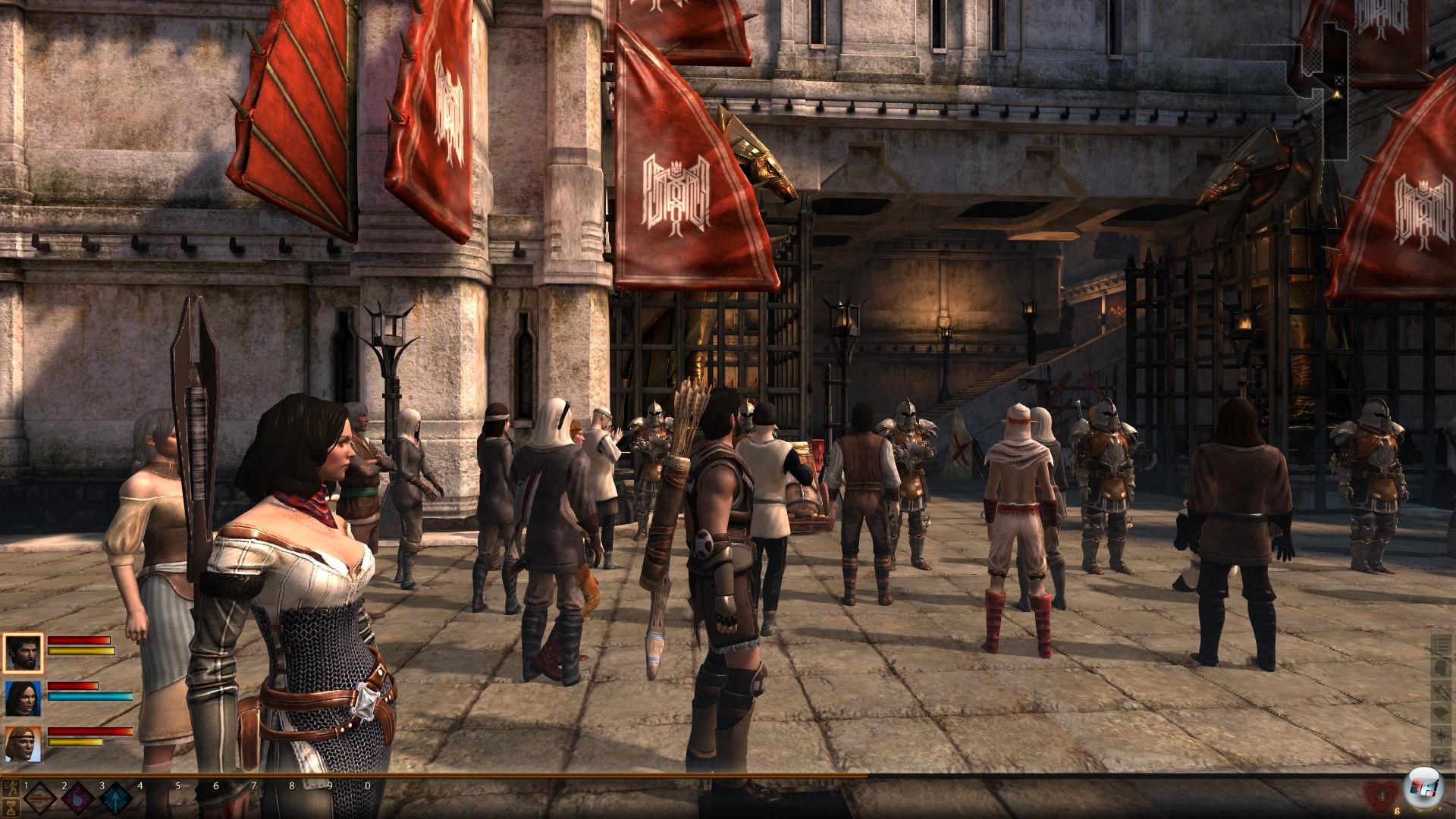
Task: Open the open-book codex icon
Action: tap(1440, 714)
